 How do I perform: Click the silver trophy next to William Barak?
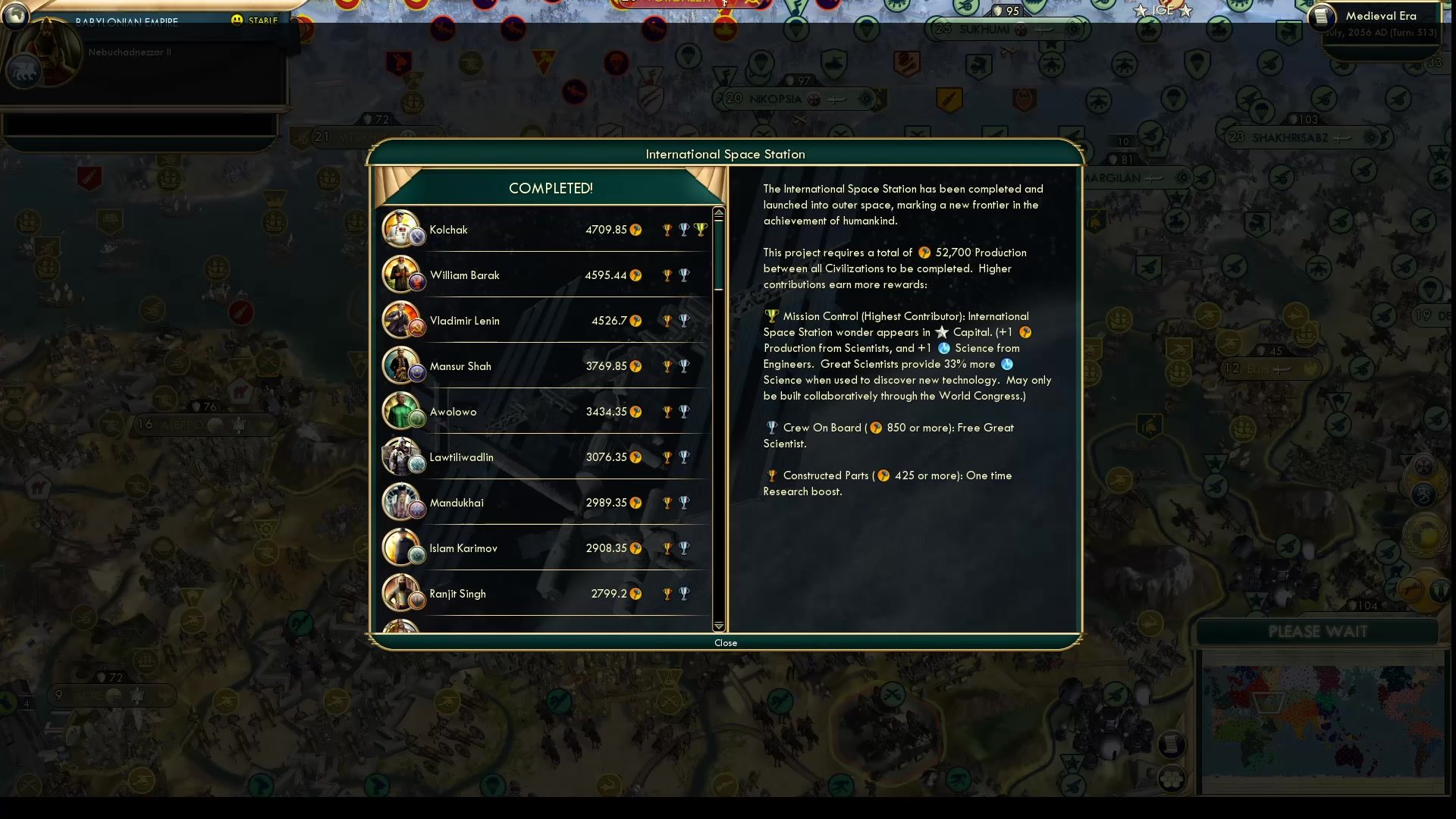[685, 275]
